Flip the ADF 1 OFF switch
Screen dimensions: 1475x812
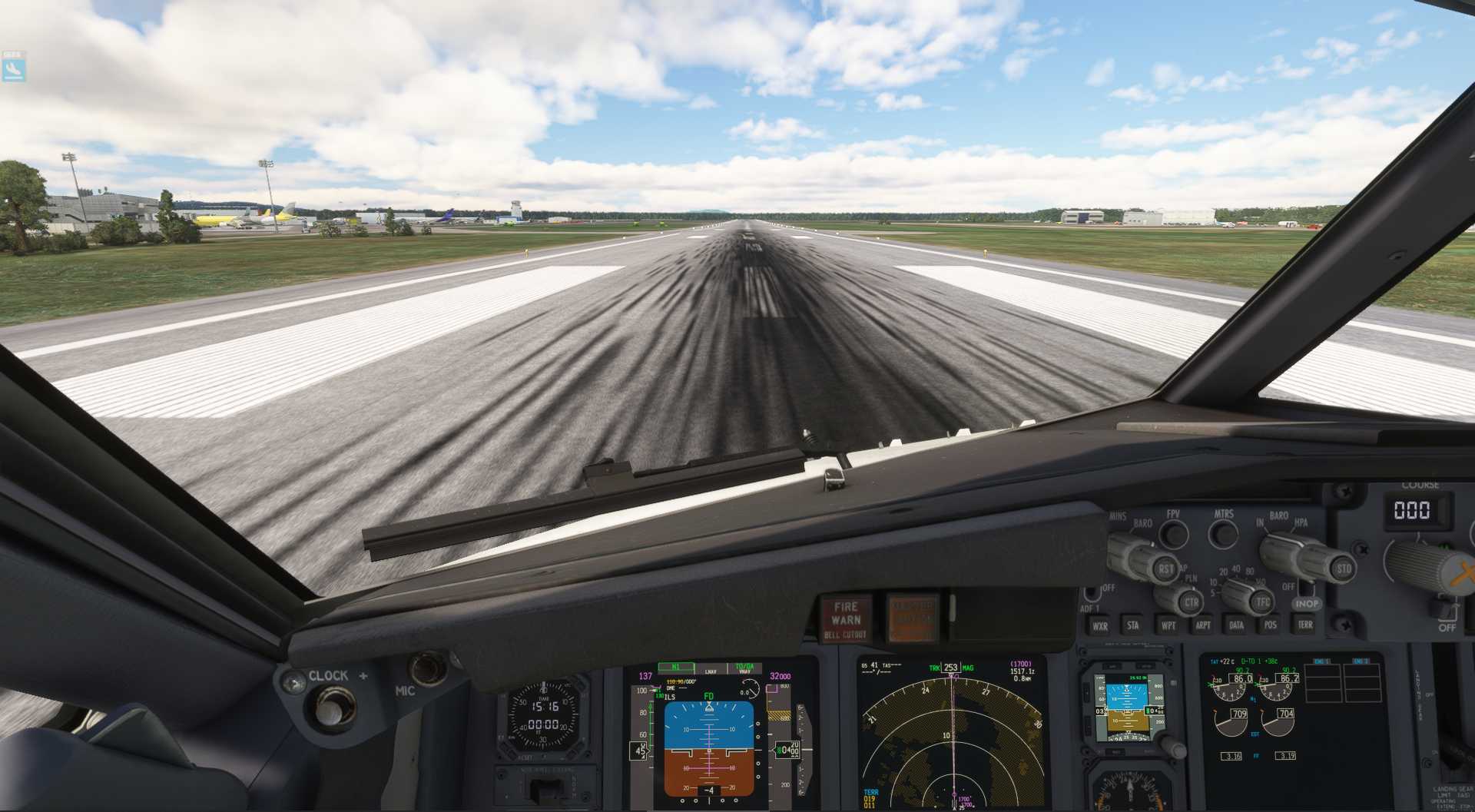click(x=1091, y=595)
